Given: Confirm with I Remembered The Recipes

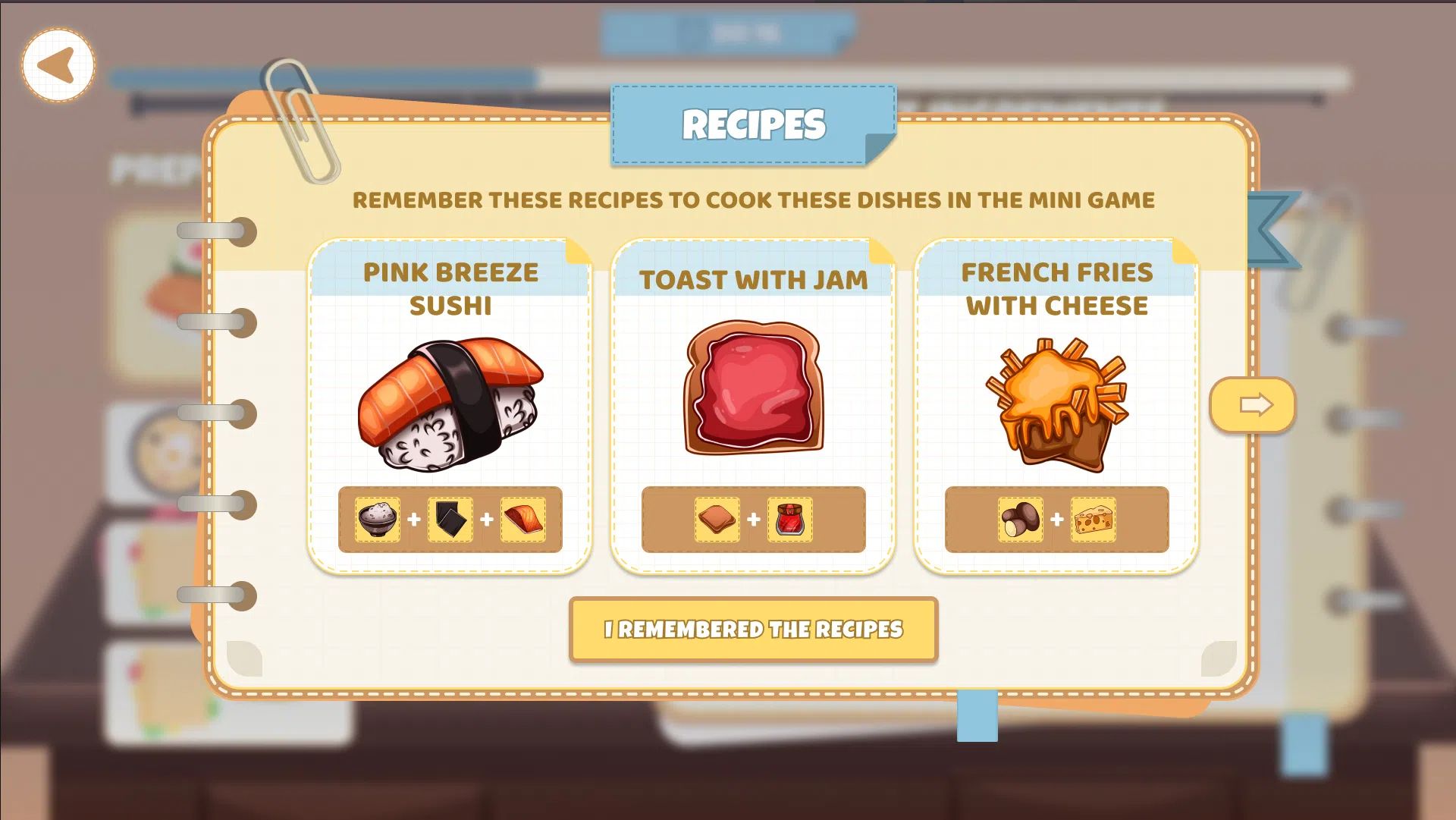Looking at the screenshot, I should coord(753,630).
